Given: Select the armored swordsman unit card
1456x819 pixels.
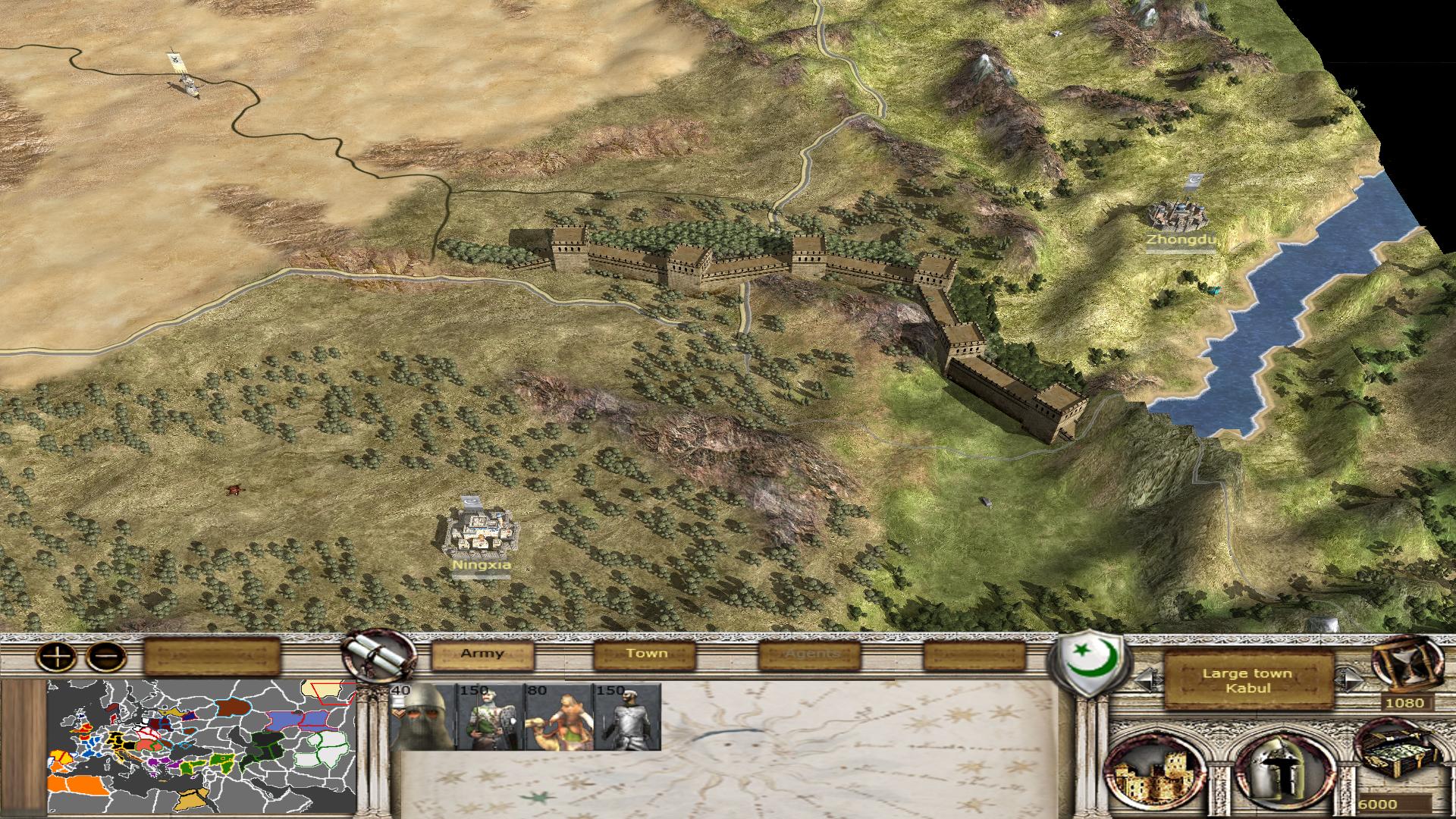Looking at the screenshot, I should tap(627, 717).
